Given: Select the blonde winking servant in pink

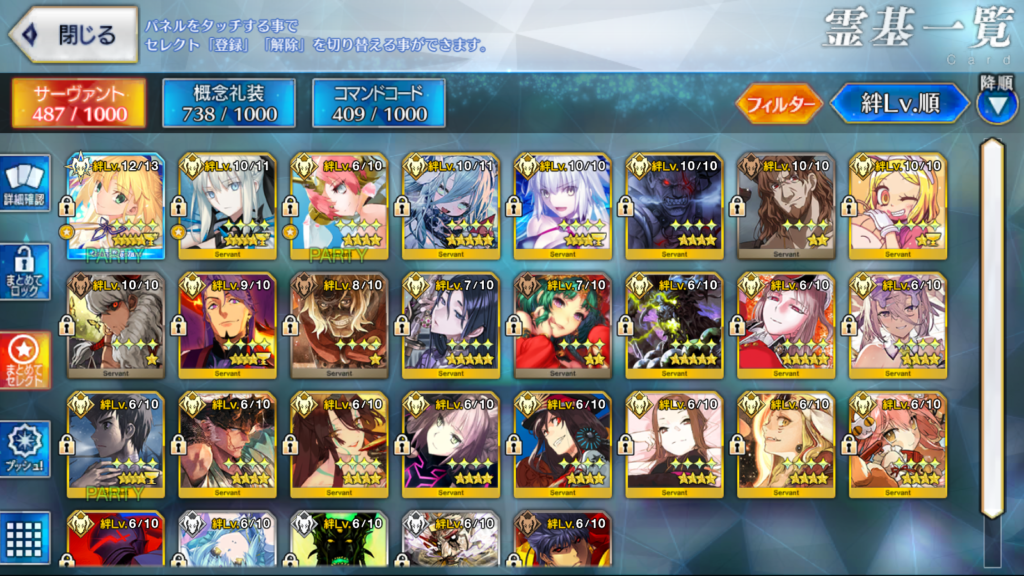Looking at the screenshot, I should 897,206.
